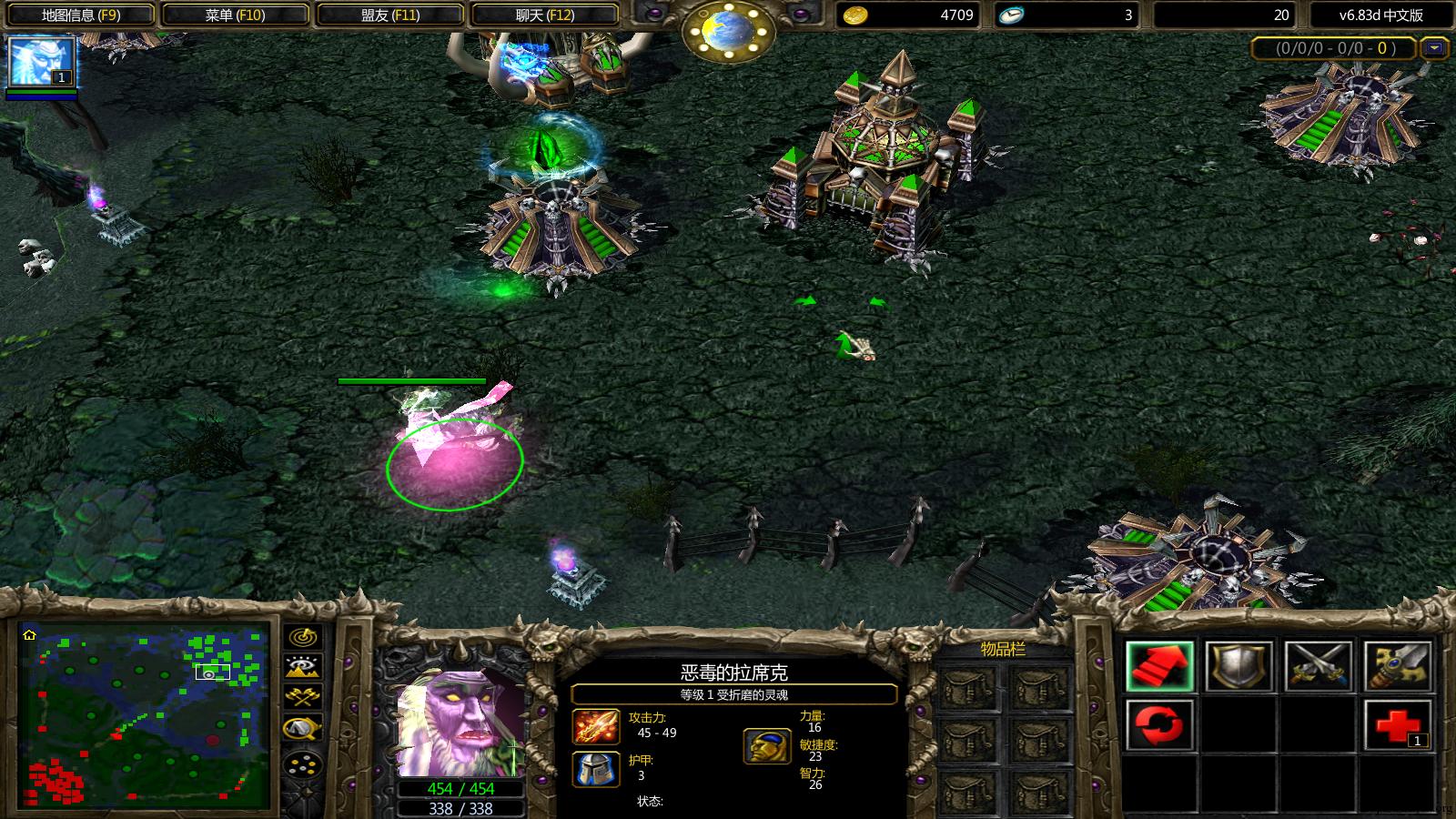This screenshot has height=819, width=1456.
Task: Activate the crossed swords Attack command
Action: (x=1318, y=666)
